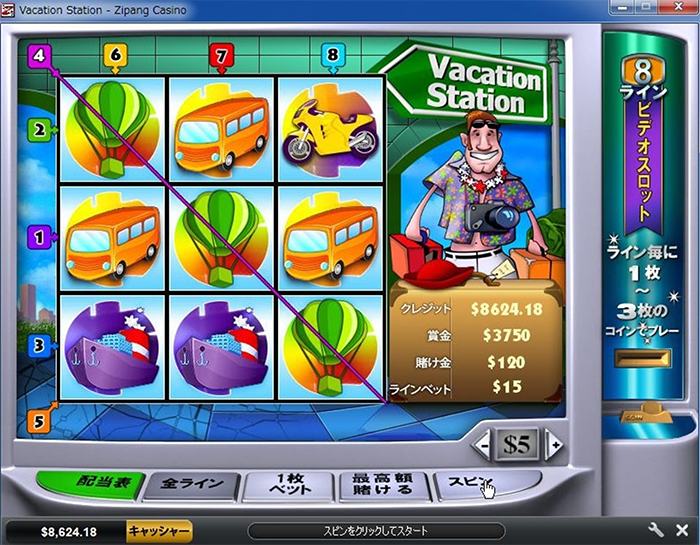Select payline marker 6
This screenshot has width=700, height=545.
(x=114, y=56)
